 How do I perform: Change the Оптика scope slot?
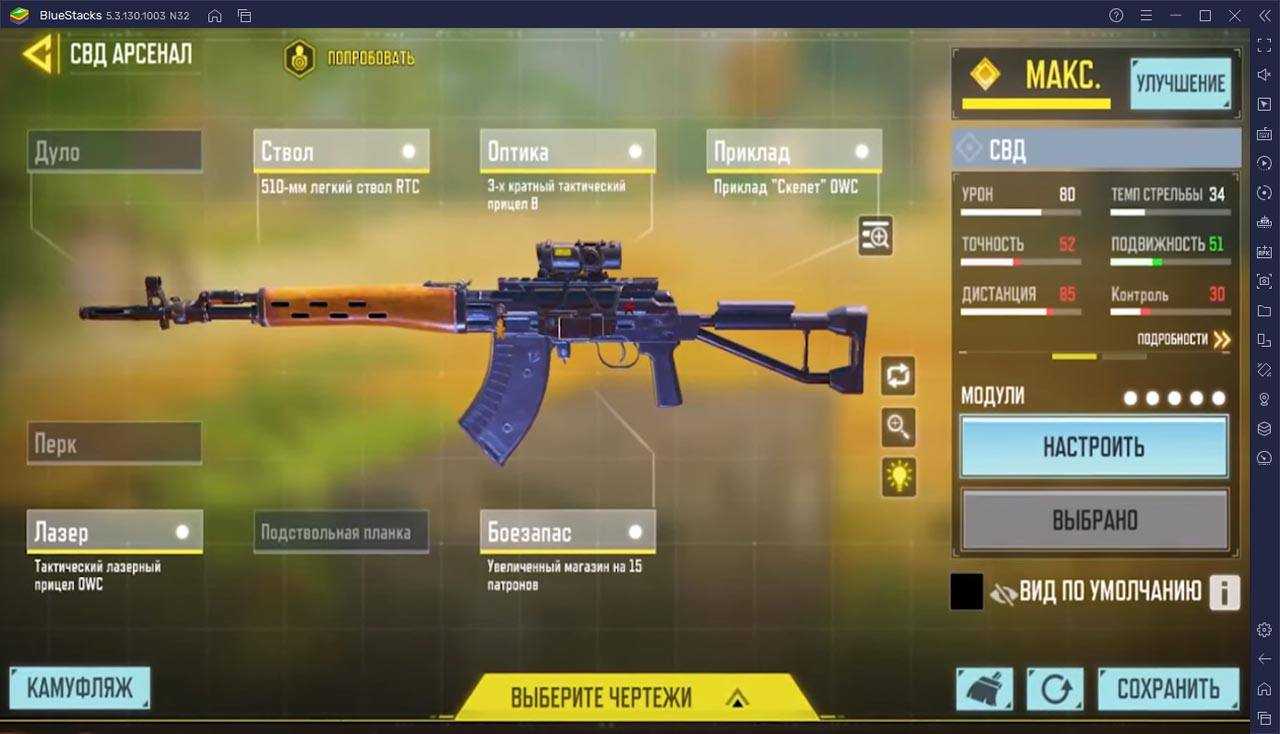tap(567, 152)
